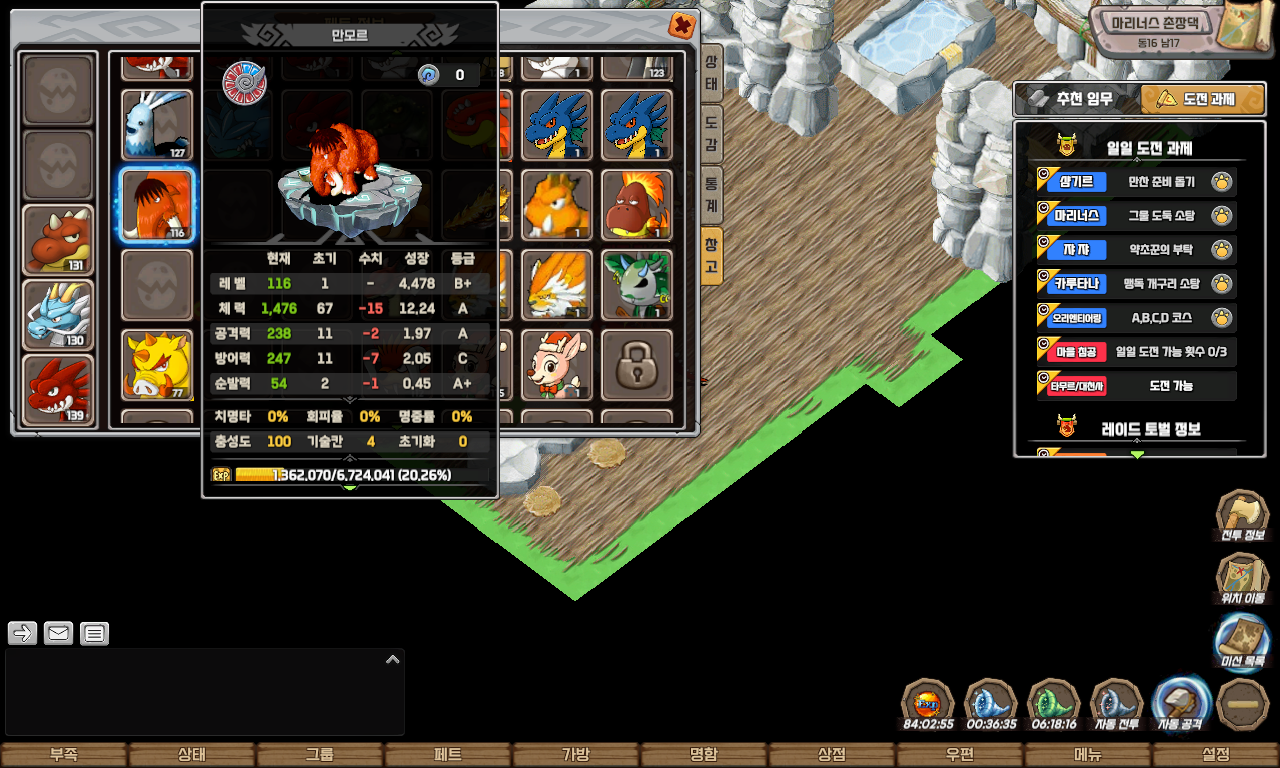
Task: Open the 도전 과제 tab
Action: [x=1203, y=99]
